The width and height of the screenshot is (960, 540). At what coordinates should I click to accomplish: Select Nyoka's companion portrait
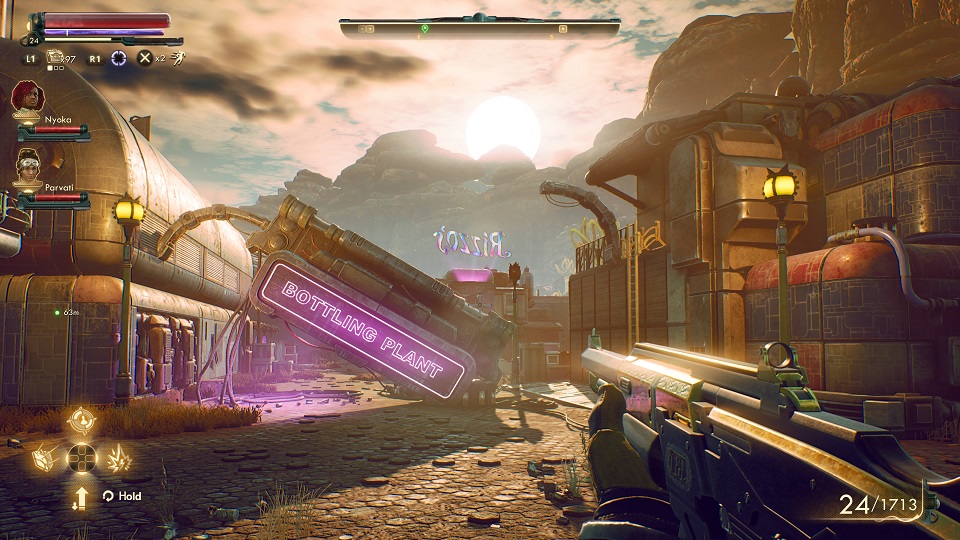tap(27, 98)
